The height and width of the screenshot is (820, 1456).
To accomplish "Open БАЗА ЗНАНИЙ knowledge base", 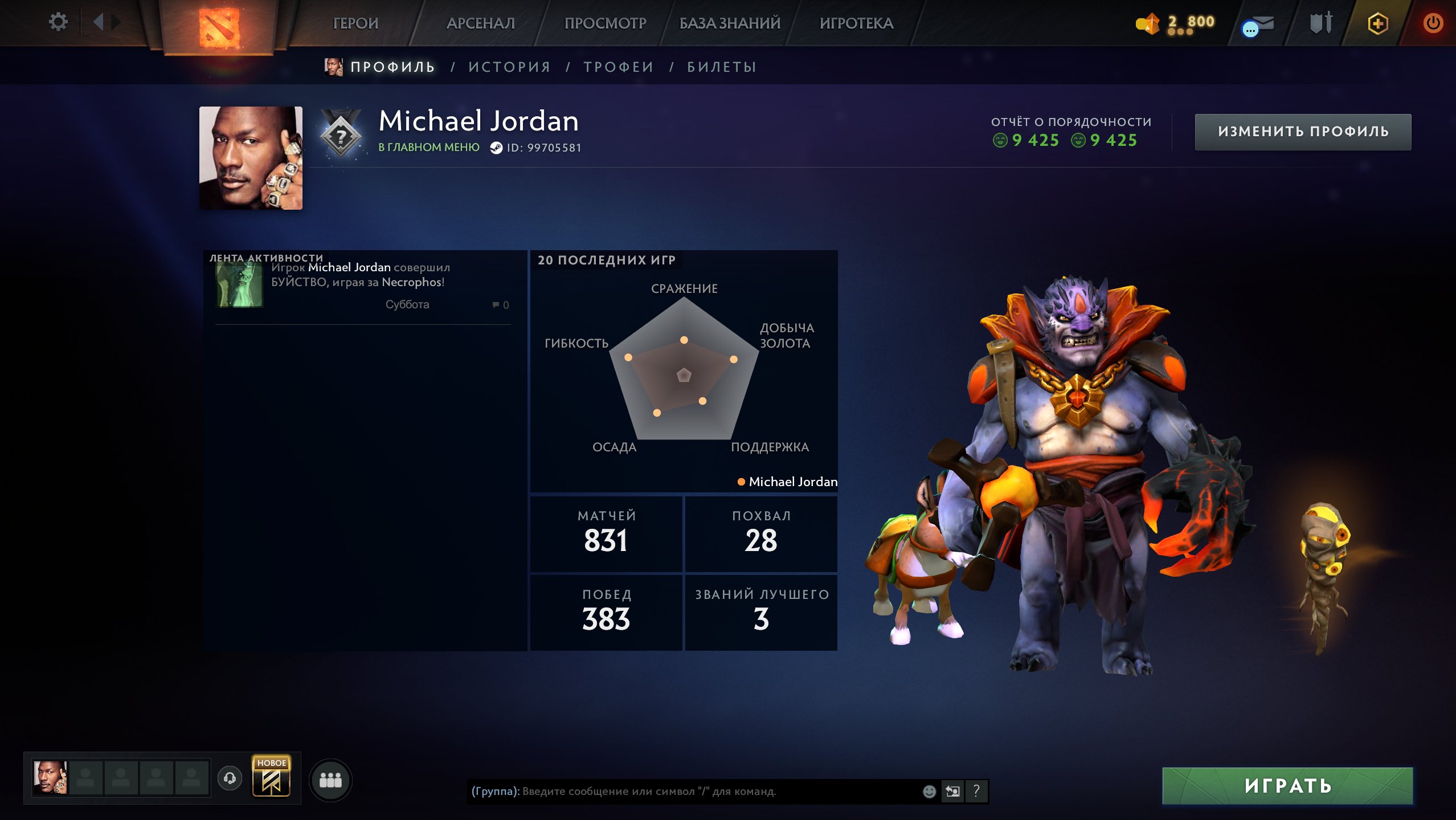I will point(730,23).
